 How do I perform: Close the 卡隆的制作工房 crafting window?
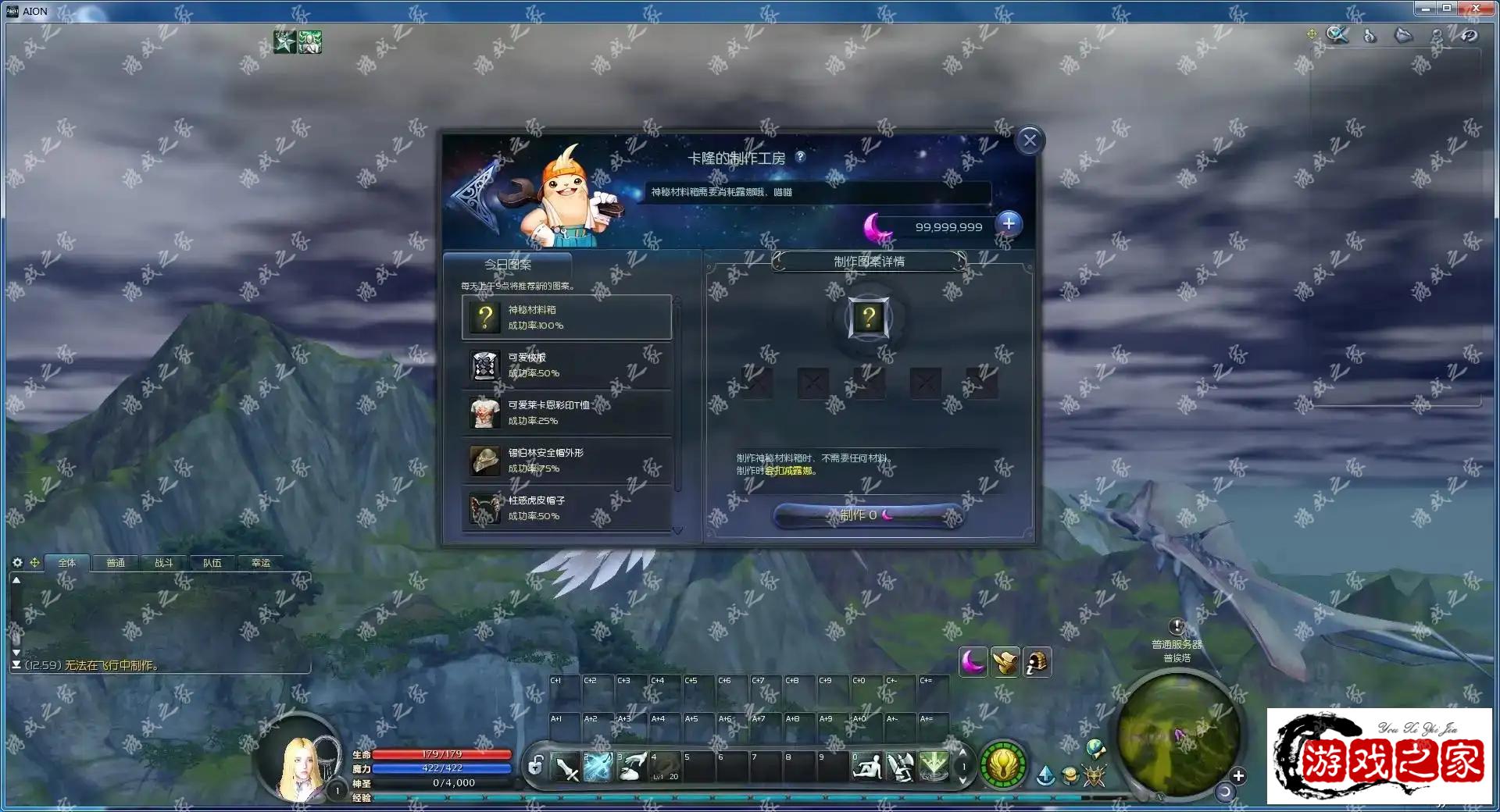1029,141
